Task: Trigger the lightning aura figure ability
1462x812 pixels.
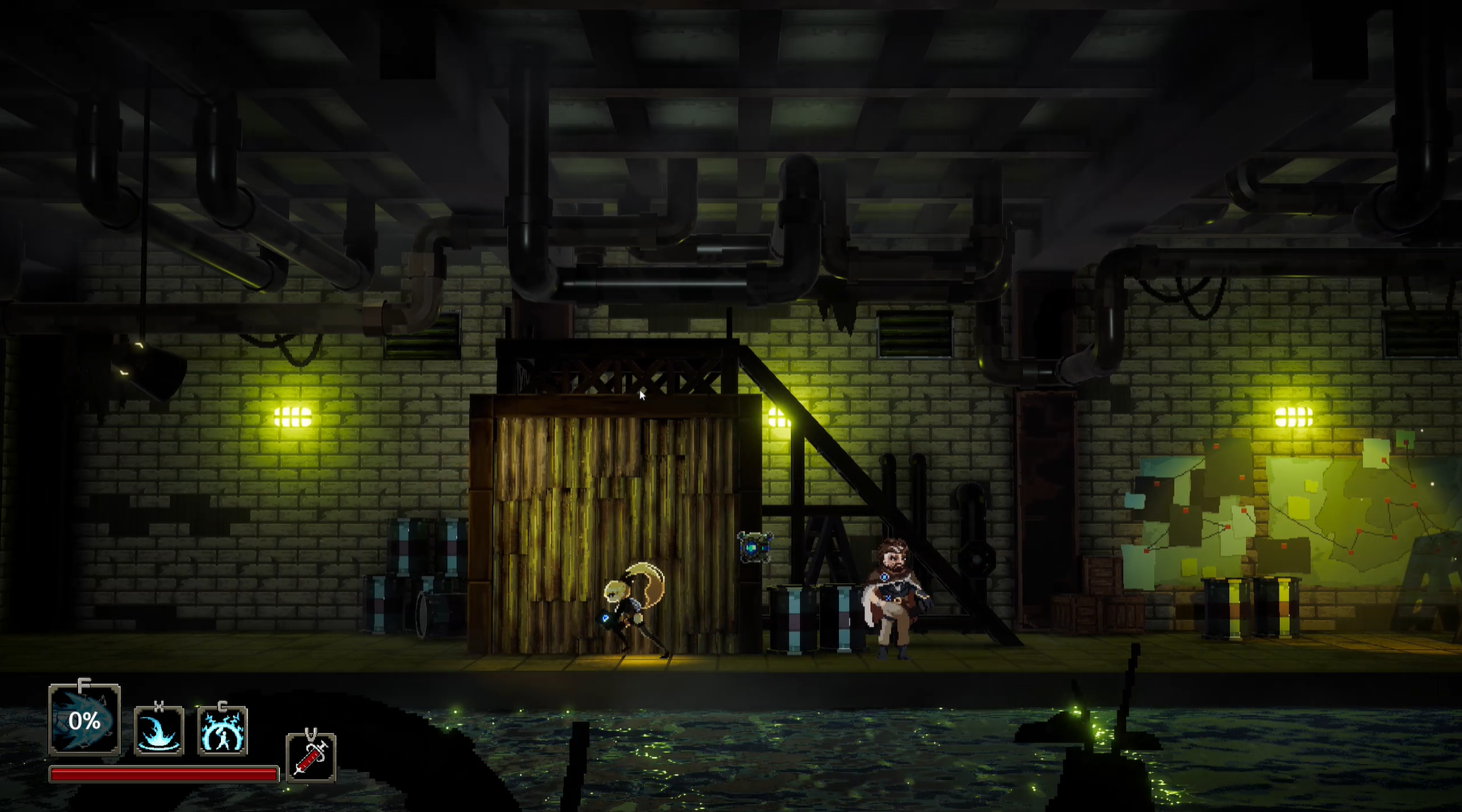Action: pyautogui.click(x=223, y=731)
